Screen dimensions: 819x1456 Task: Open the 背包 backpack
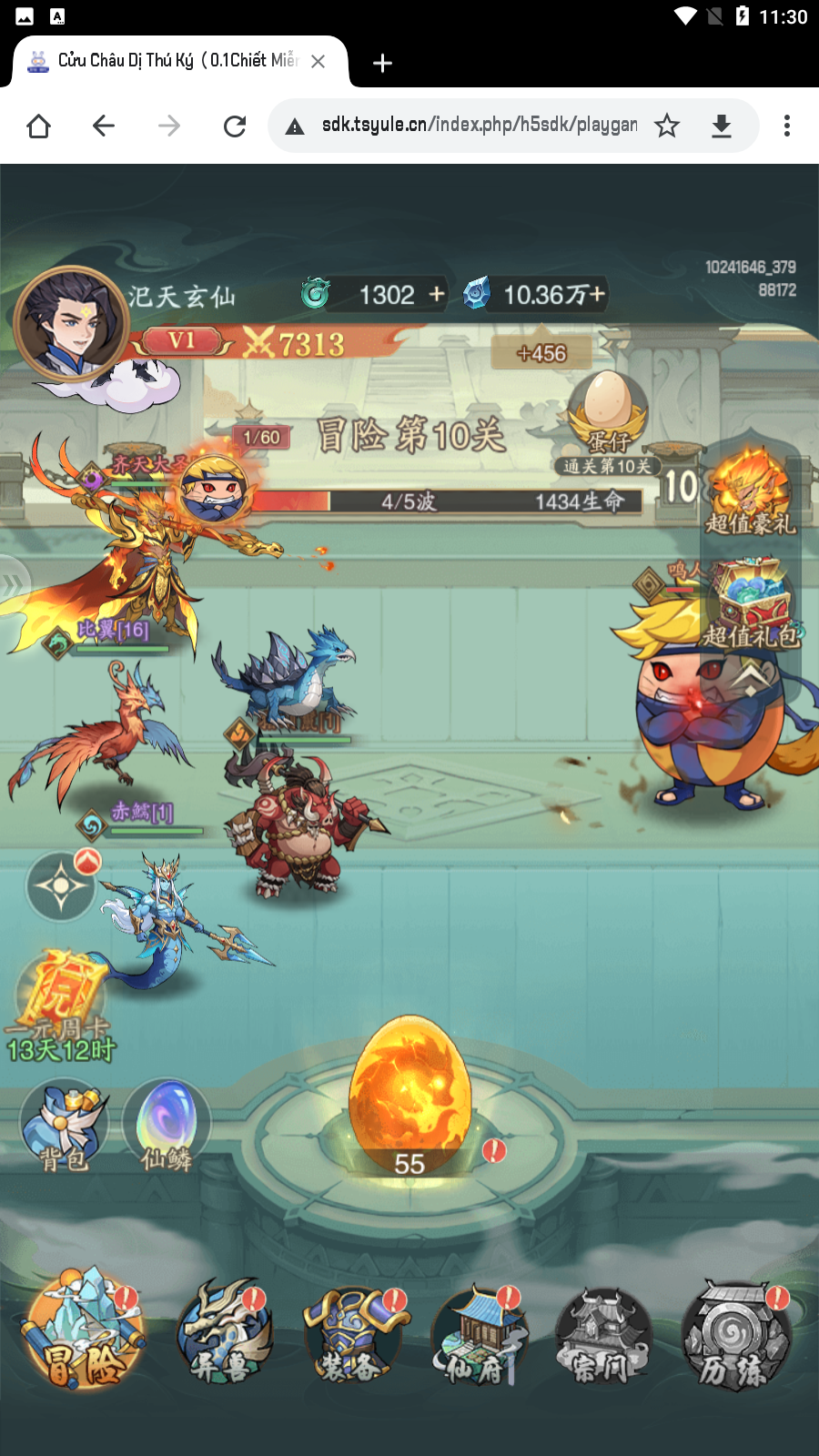64,1126
